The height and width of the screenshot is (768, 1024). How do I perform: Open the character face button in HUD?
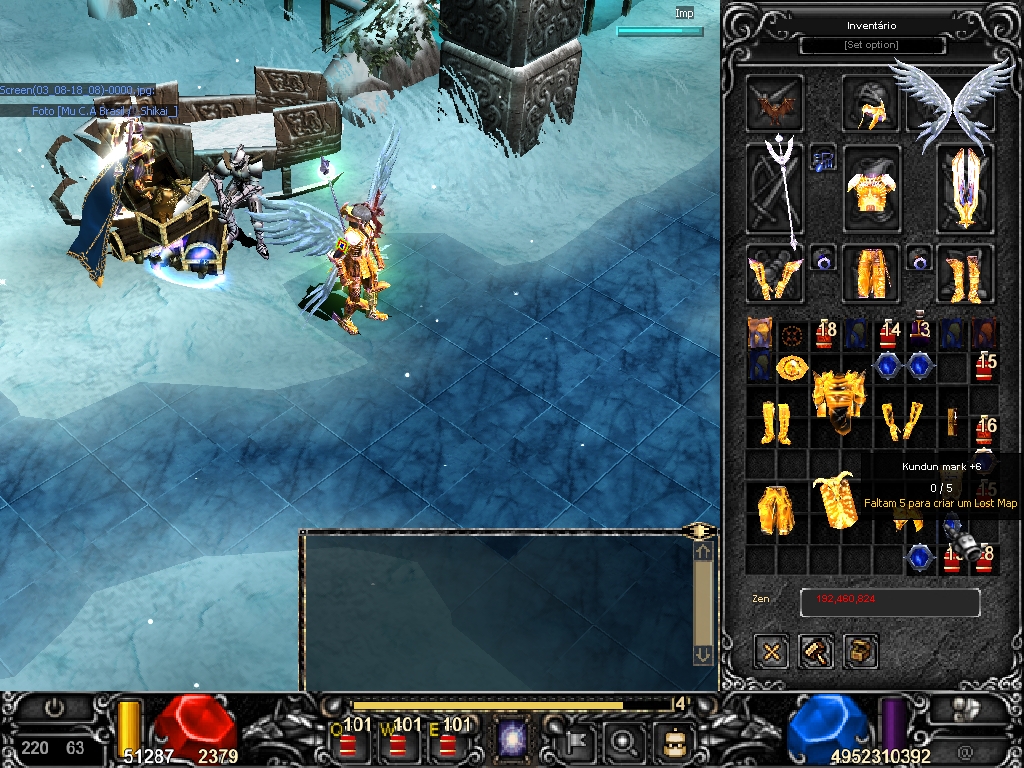673,741
